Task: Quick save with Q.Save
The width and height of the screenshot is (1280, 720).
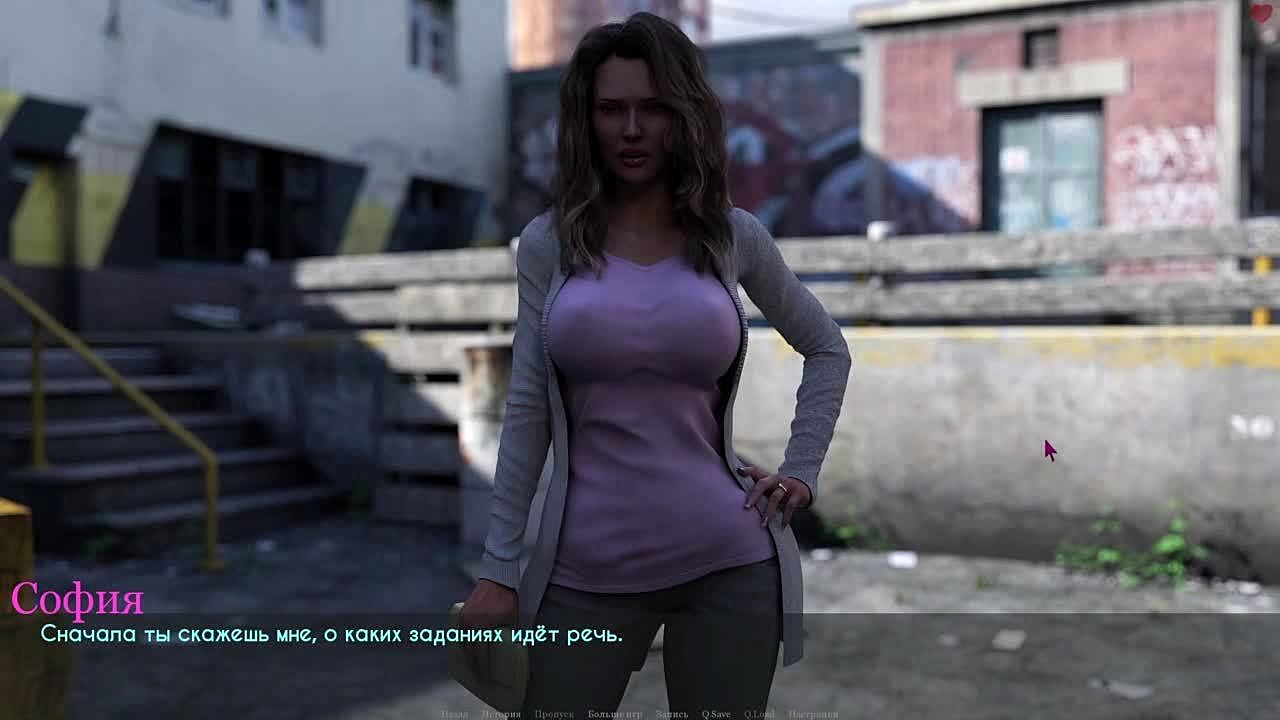Action: [x=716, y=714]
